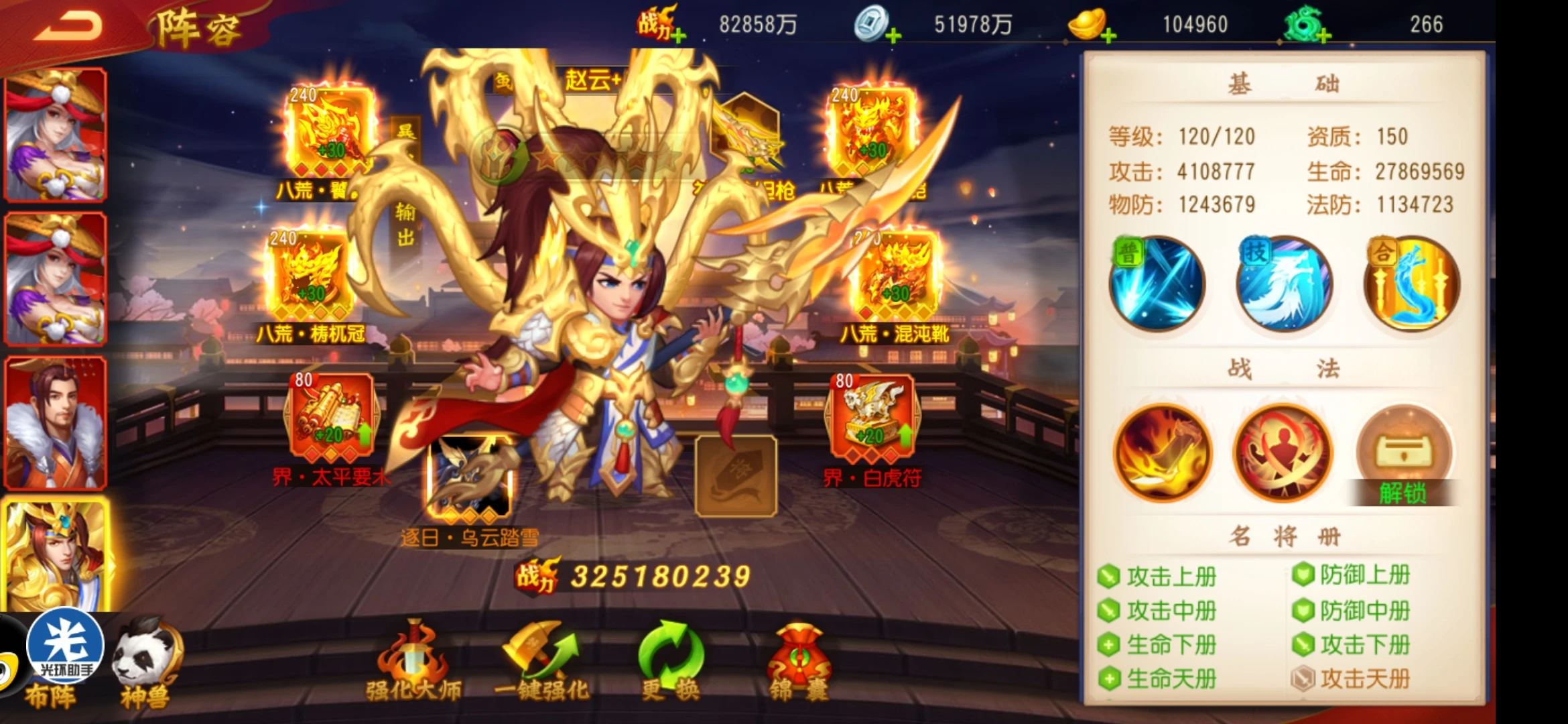Inspect the 界·白虎符 tiger tally slot
This screenshot has width=1568, height=724.
871,417
